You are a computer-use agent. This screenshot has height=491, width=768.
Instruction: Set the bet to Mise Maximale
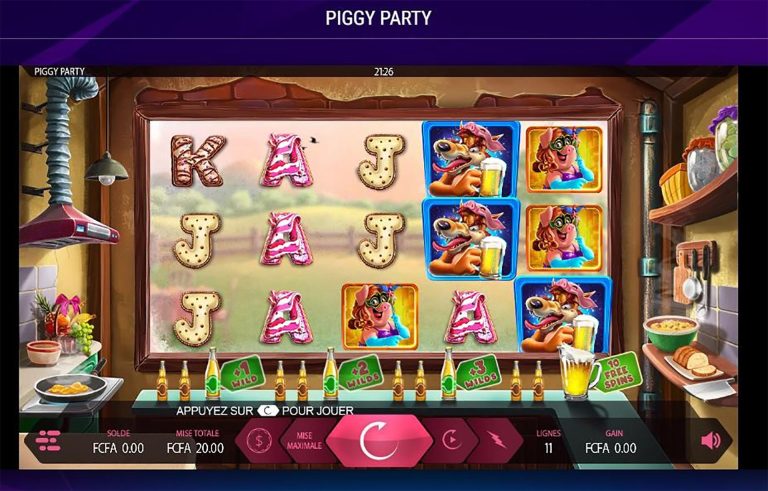point(306,441)
